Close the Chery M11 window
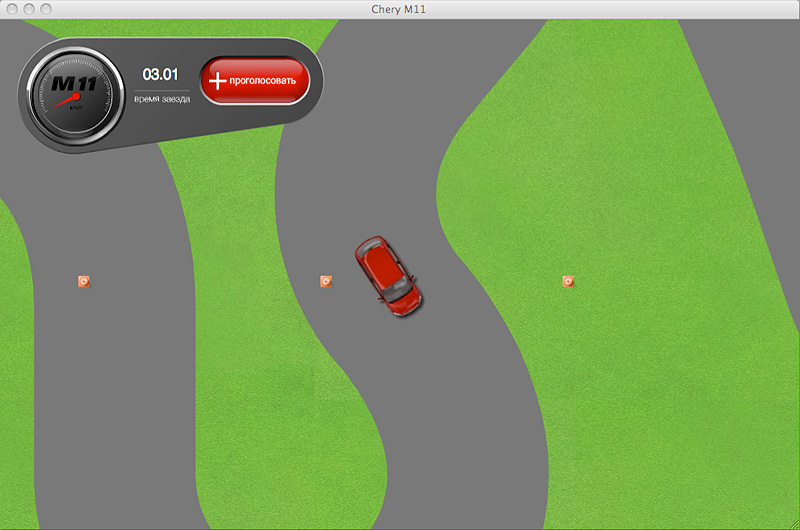The image size is (800, 530). pyautogui.click(x=11, y=9)
